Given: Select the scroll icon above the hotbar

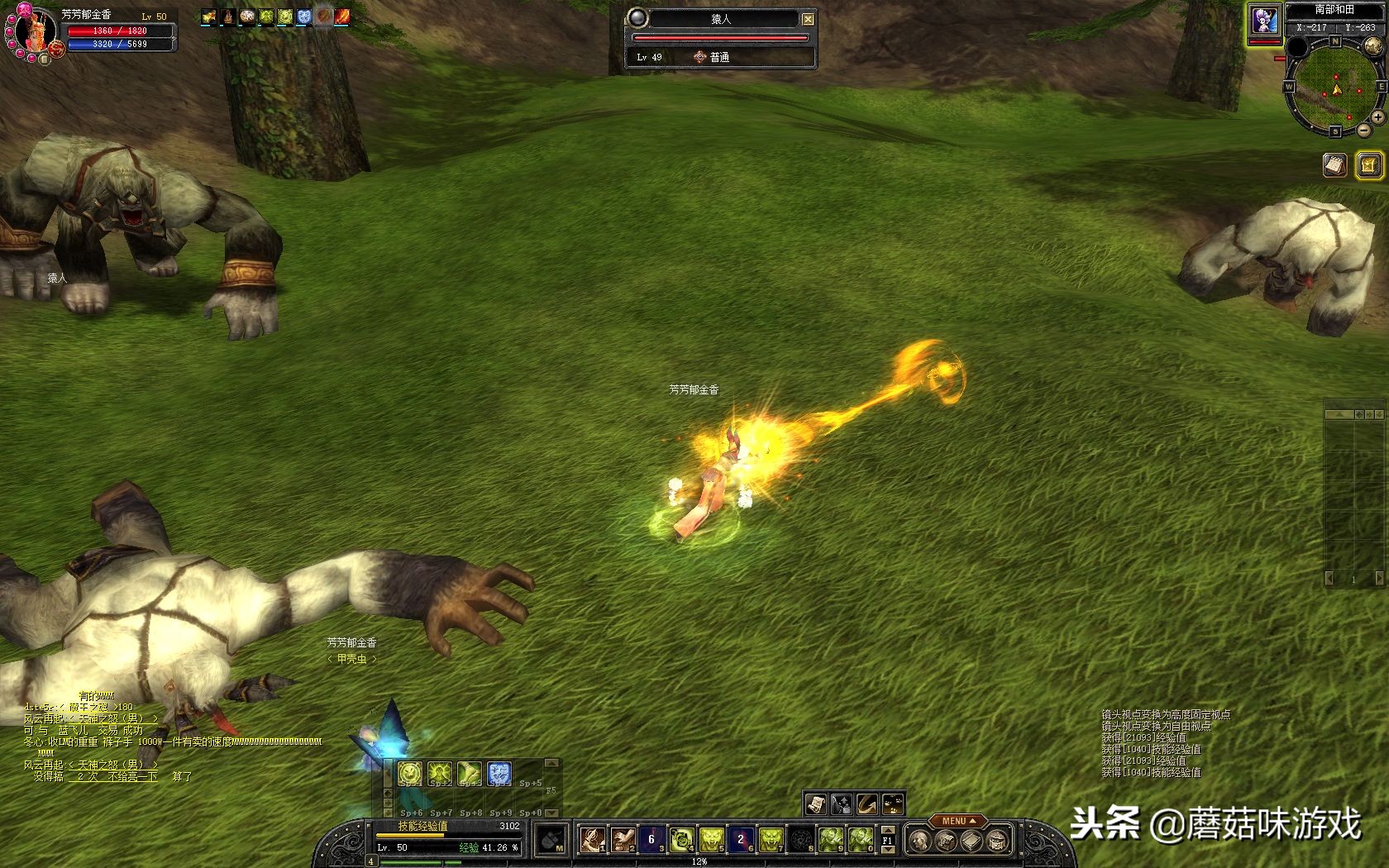Looking at the screenshot, I should [815, 804].
